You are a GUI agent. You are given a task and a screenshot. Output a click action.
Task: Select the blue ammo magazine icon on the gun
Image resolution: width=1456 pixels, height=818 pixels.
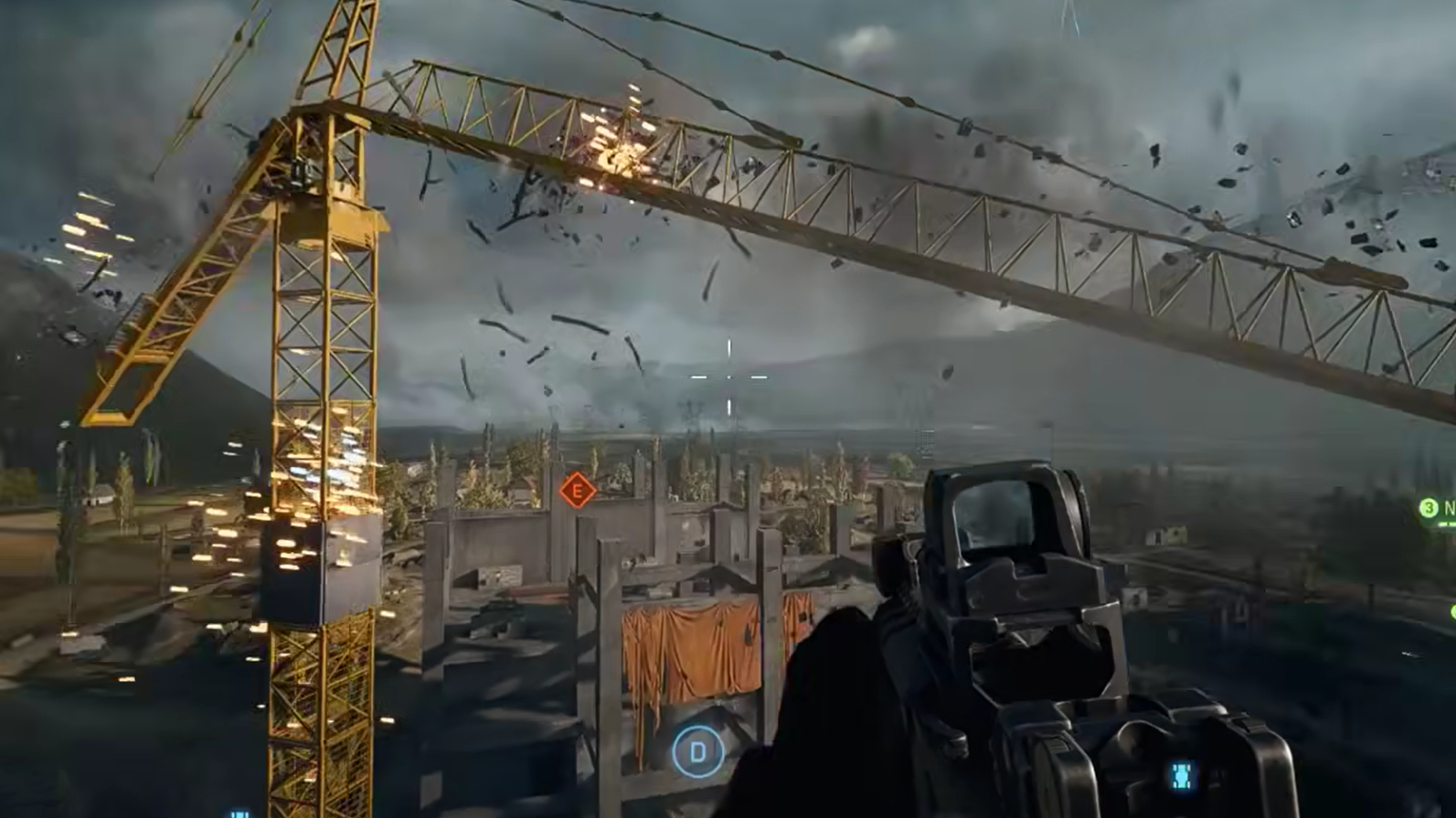[x=1181, y=775]
